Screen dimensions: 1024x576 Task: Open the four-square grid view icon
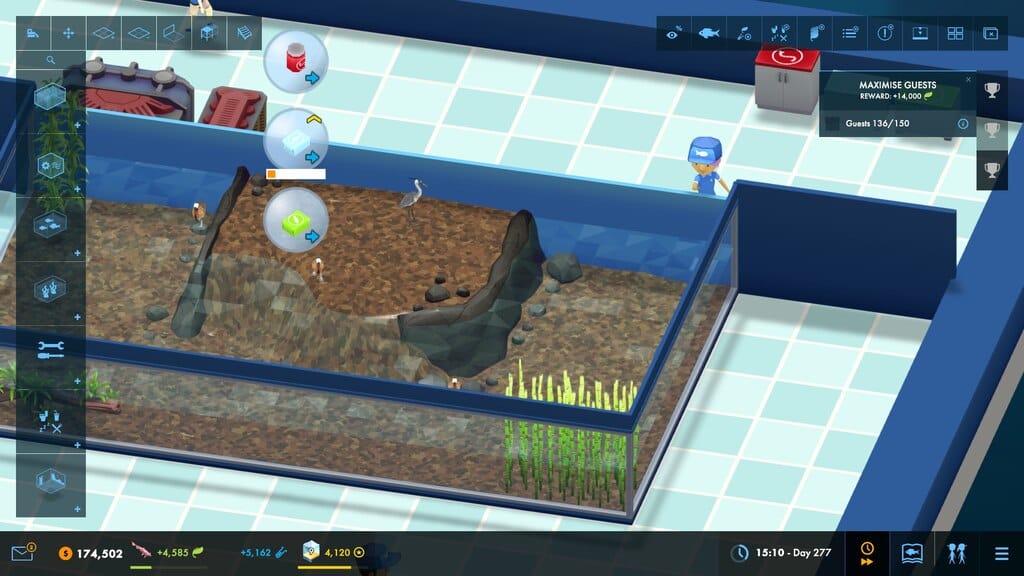955,33
